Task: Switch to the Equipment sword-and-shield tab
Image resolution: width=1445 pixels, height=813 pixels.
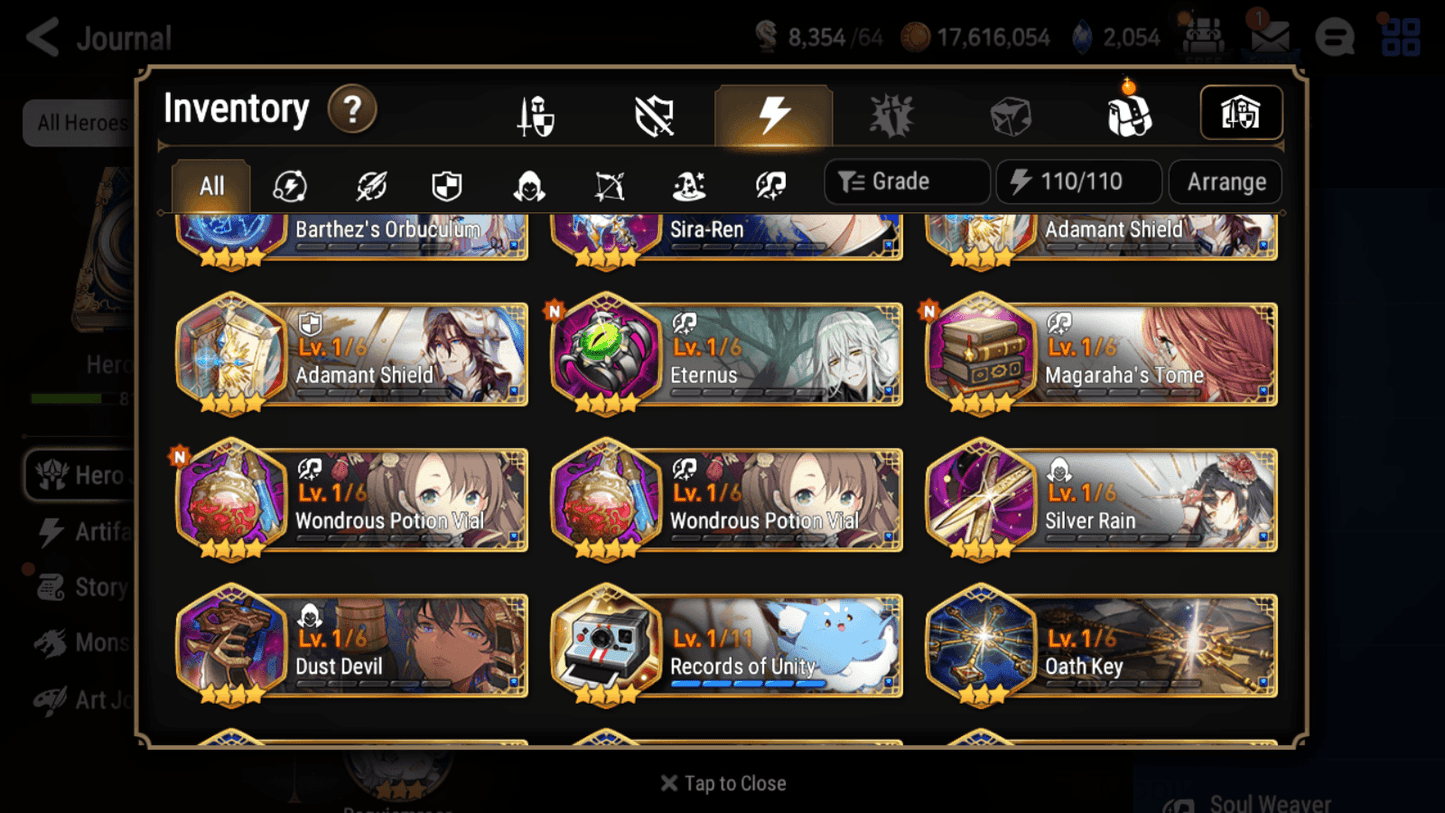Action: 536,113
